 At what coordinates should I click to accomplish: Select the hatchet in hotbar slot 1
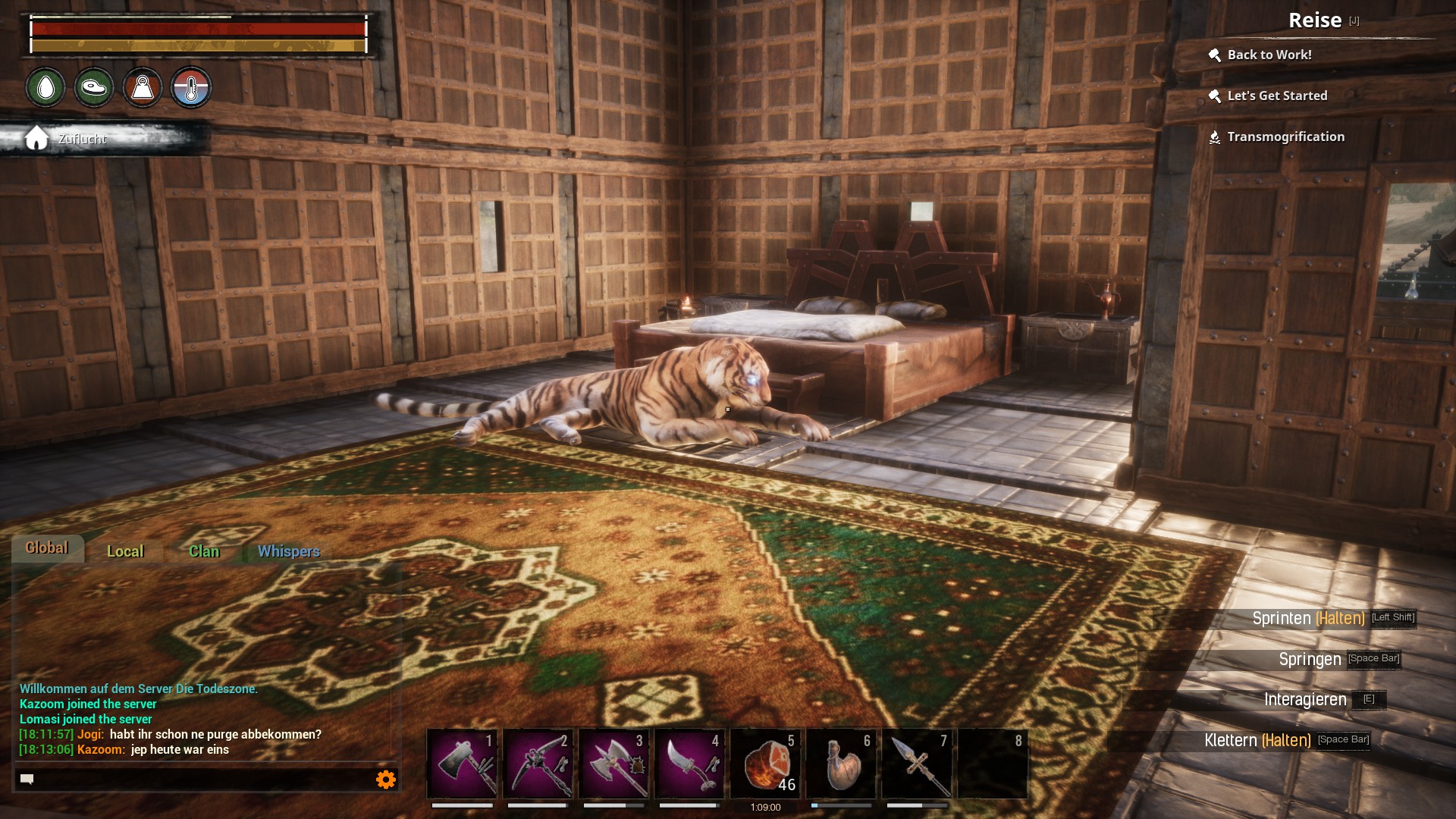click(462, 764)
